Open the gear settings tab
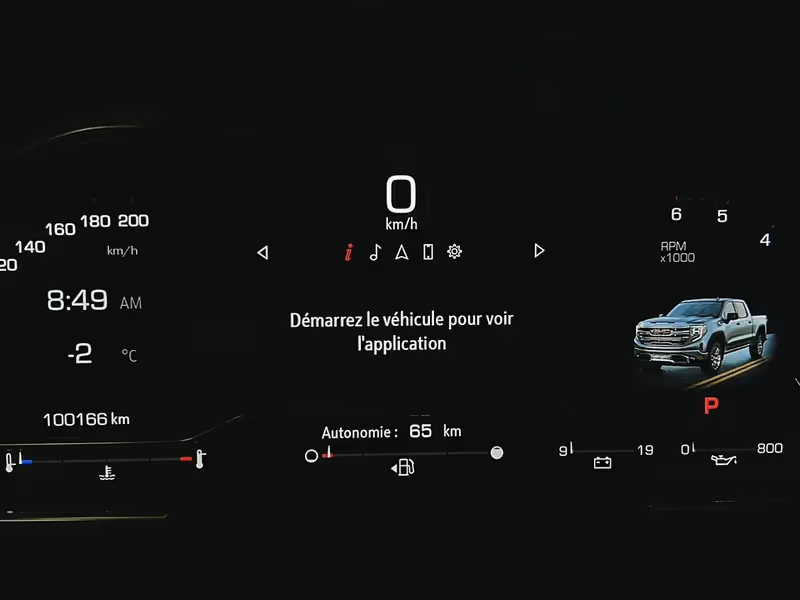The width and height of the screenshot is (800, 600). (455, 252)
